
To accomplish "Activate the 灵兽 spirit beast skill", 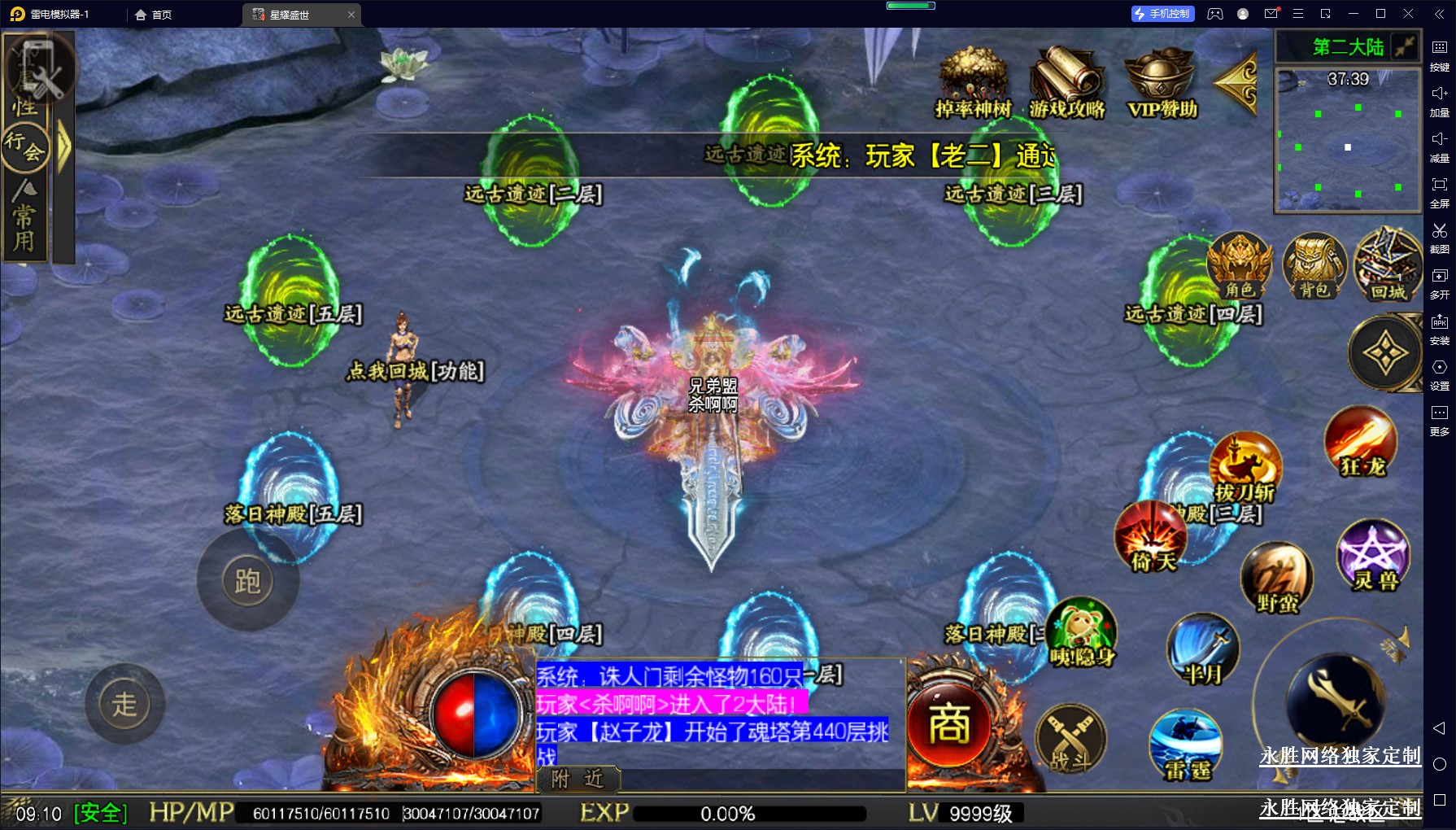I will [1374, 556].
